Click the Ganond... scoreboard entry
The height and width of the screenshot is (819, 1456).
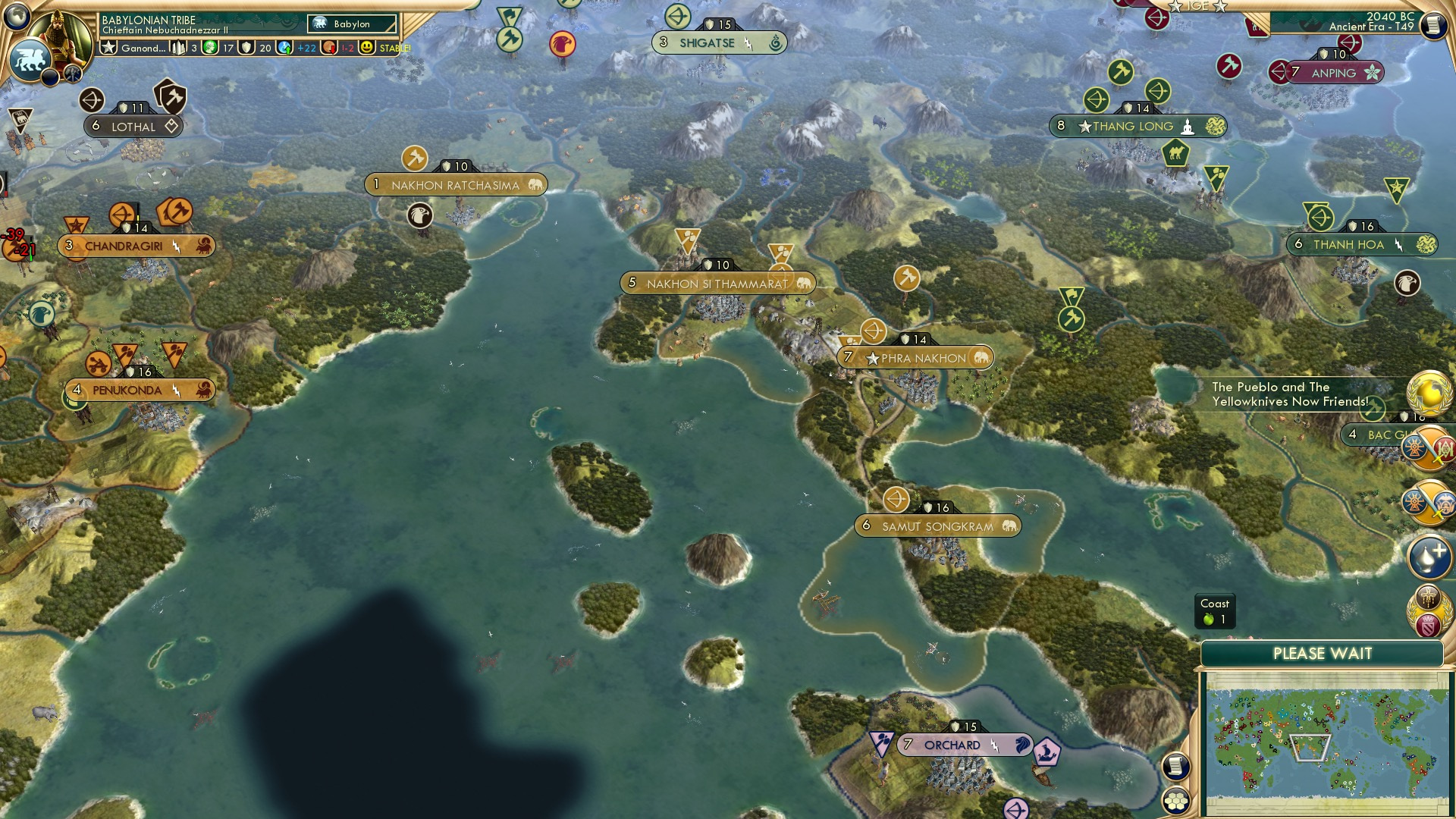tap(143, 48)
